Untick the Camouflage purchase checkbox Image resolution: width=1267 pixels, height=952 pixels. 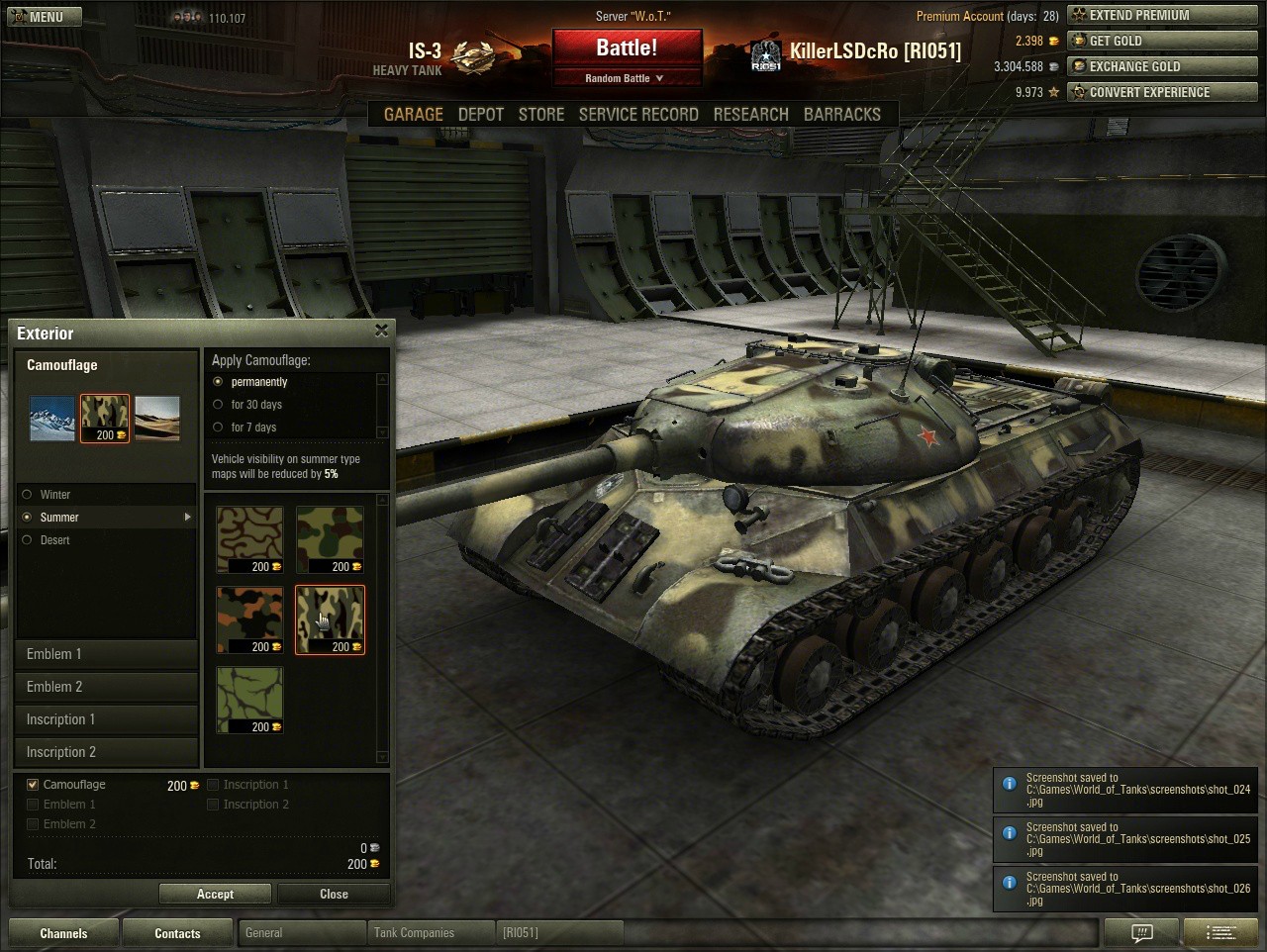click(33, 785)
